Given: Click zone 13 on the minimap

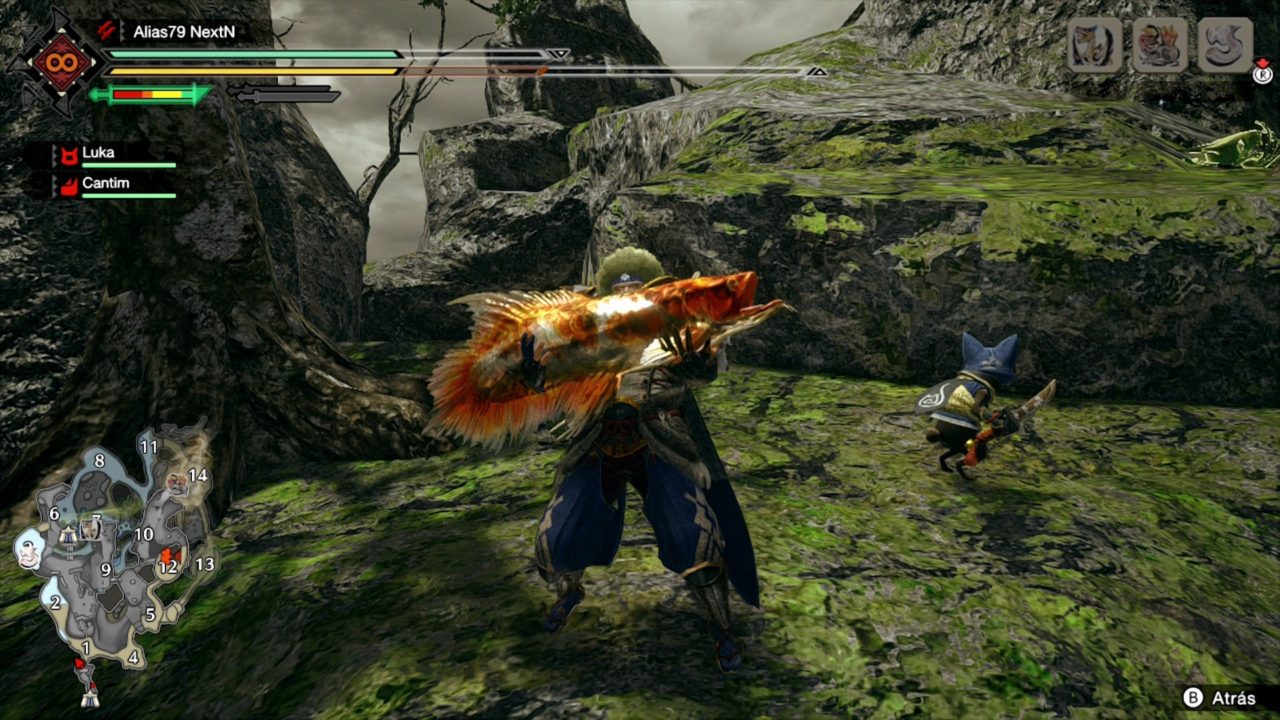Looking at the screenshot, I should (x=204, y=564).
